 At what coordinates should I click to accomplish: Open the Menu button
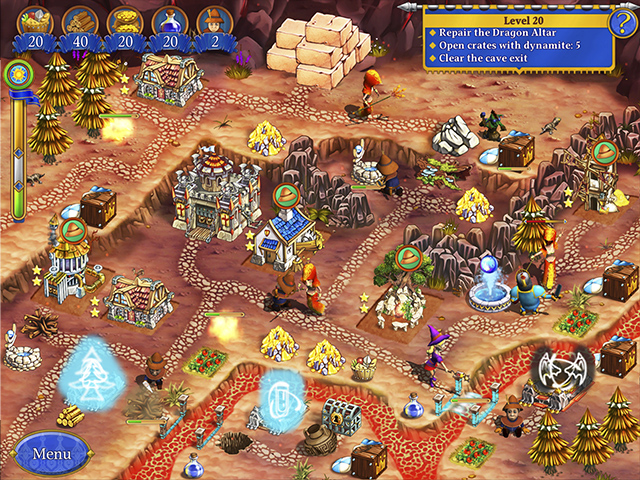[x=48, y=453]
